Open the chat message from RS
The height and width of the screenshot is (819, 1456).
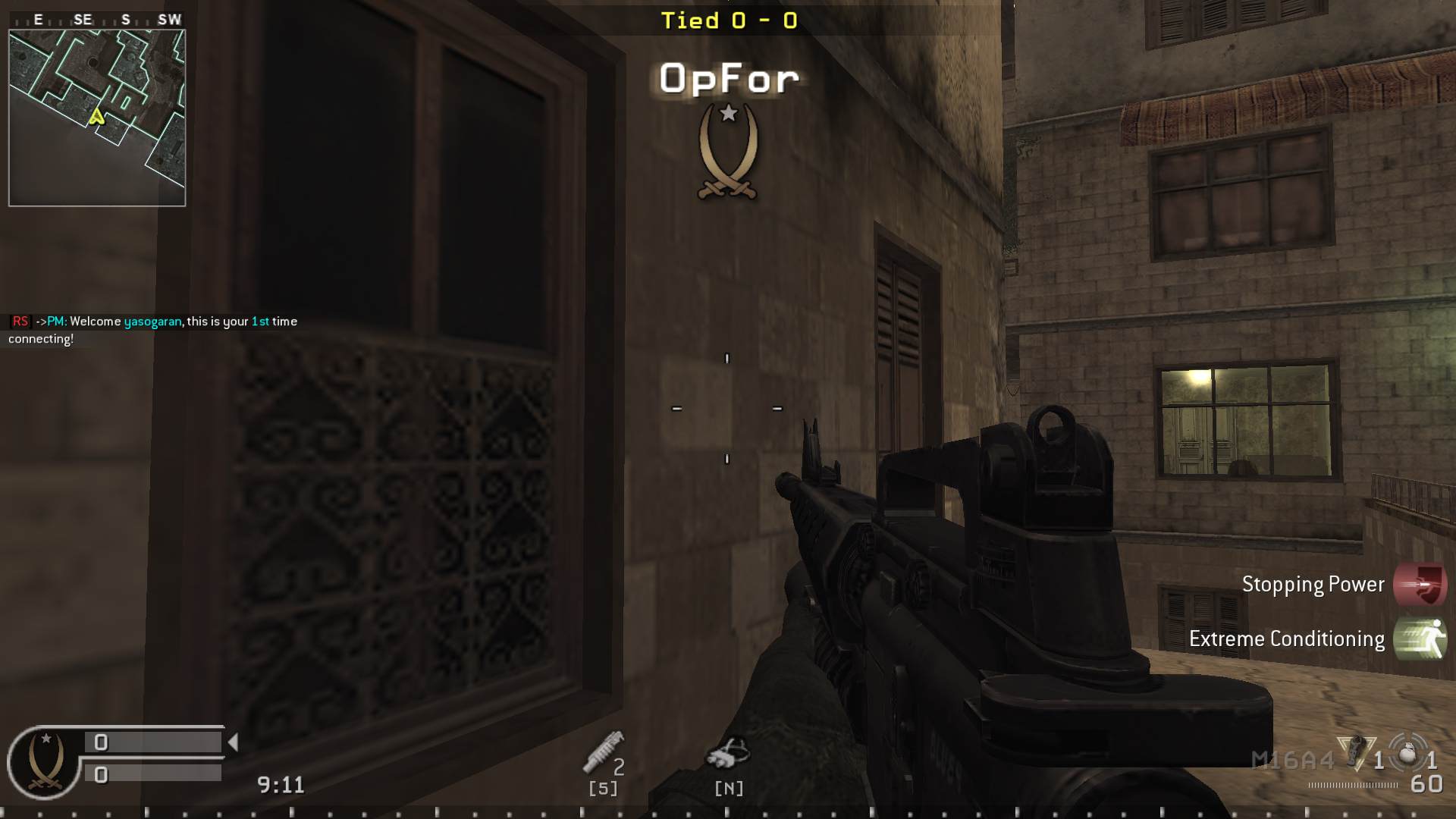[x=19, y=321]
